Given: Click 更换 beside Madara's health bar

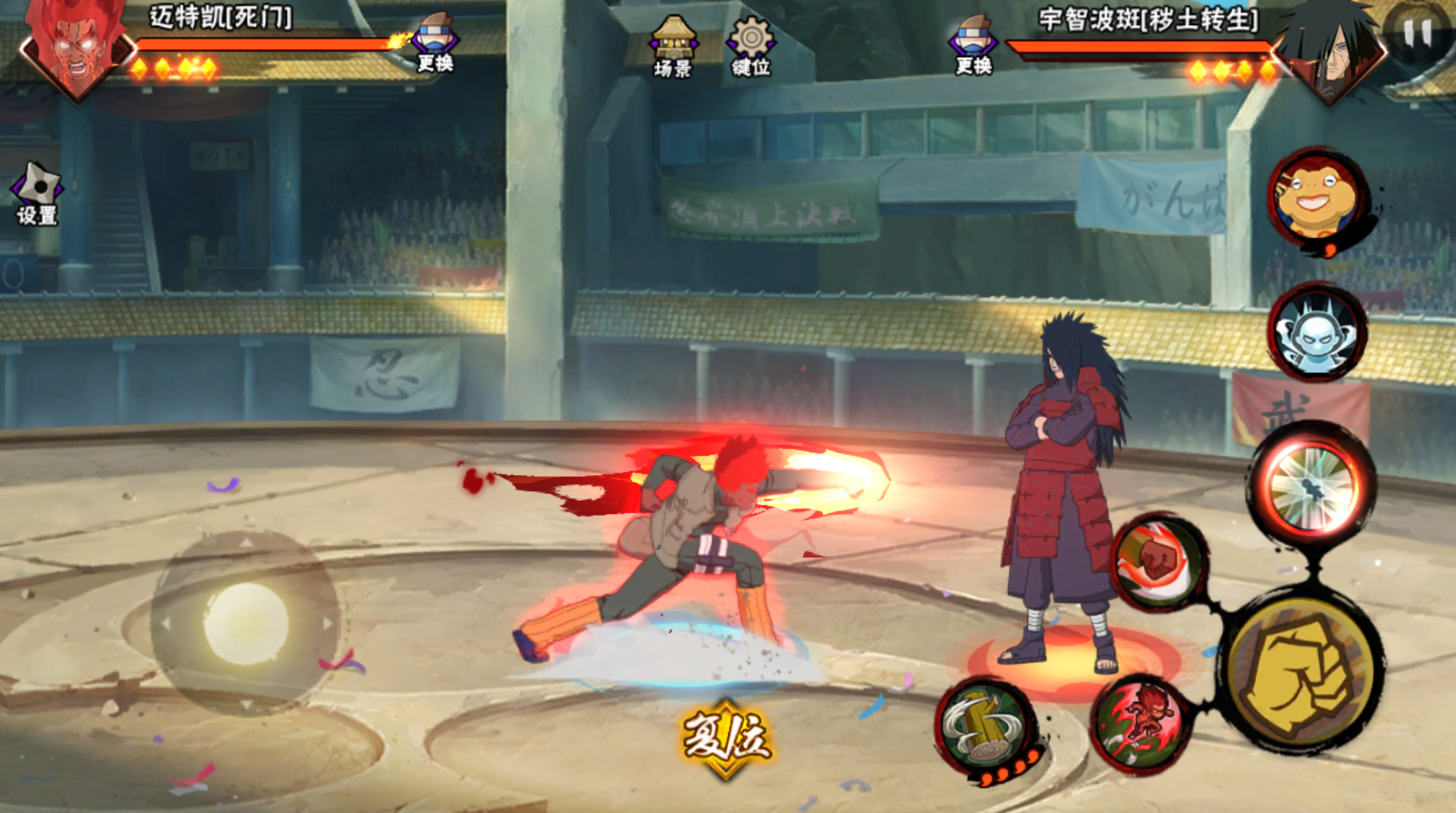Looking at the screenshot, I should coord(973,46).
